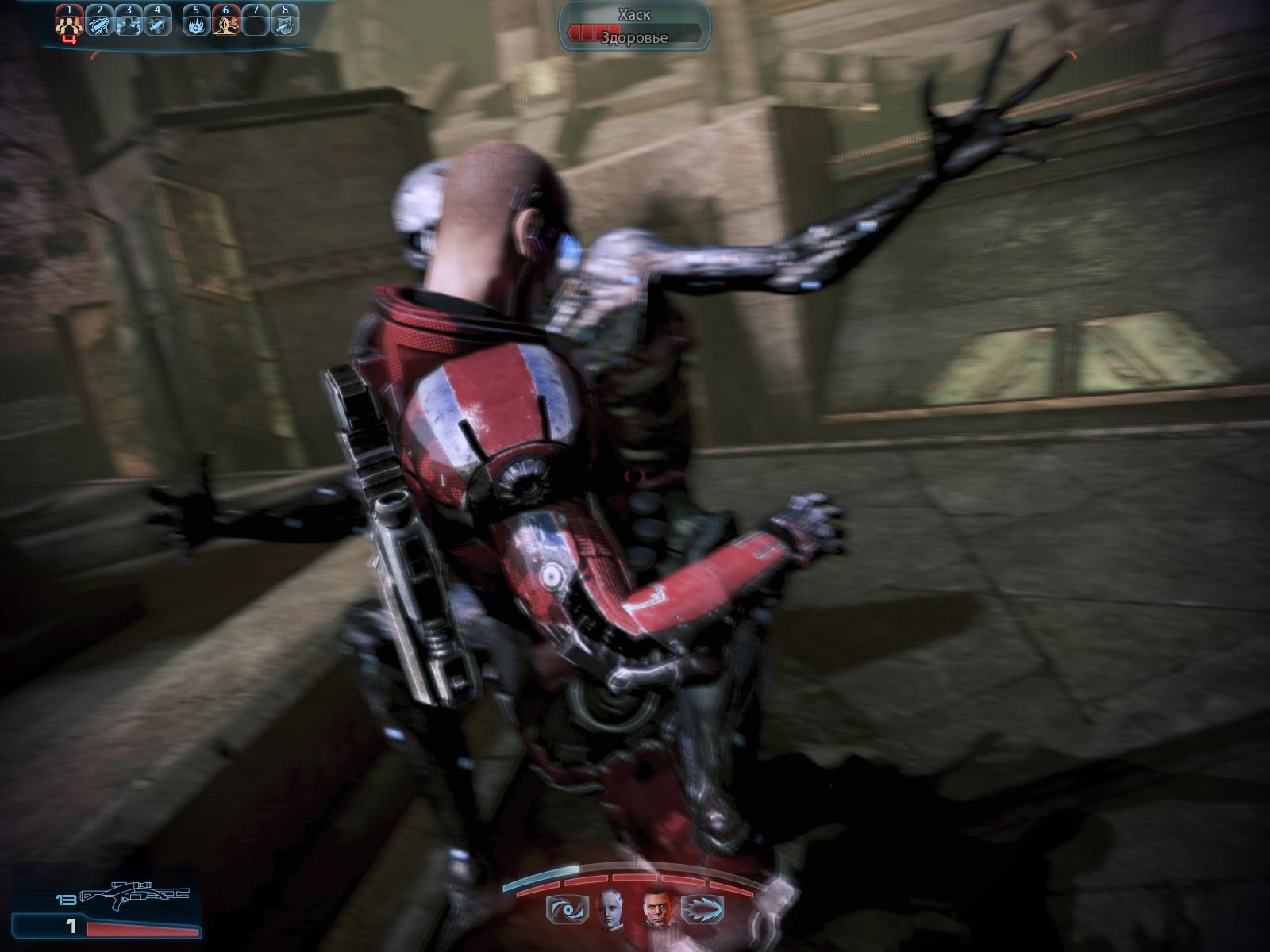Use the Disruptor Ammo power in slot 2

click(99, 24)
